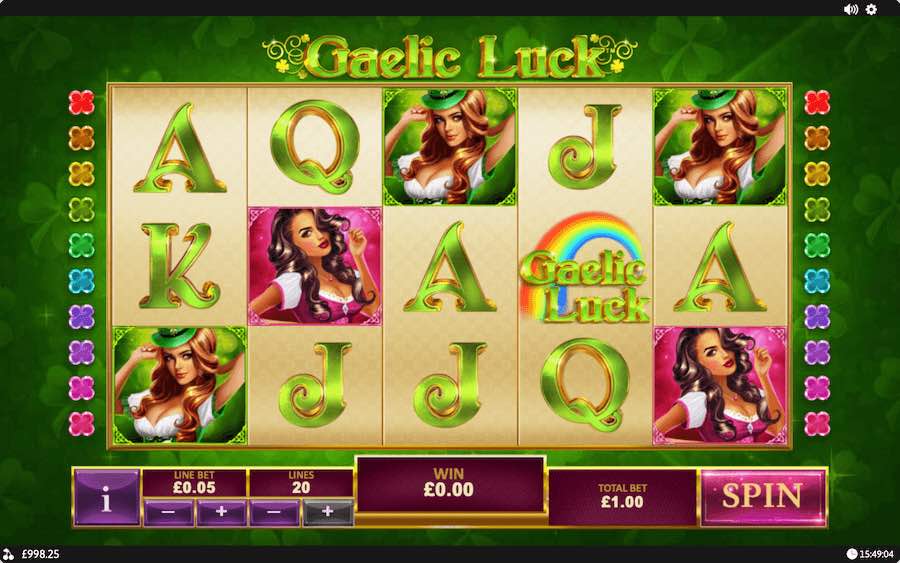Spin the reels with the SPIN button

point(762,496)
